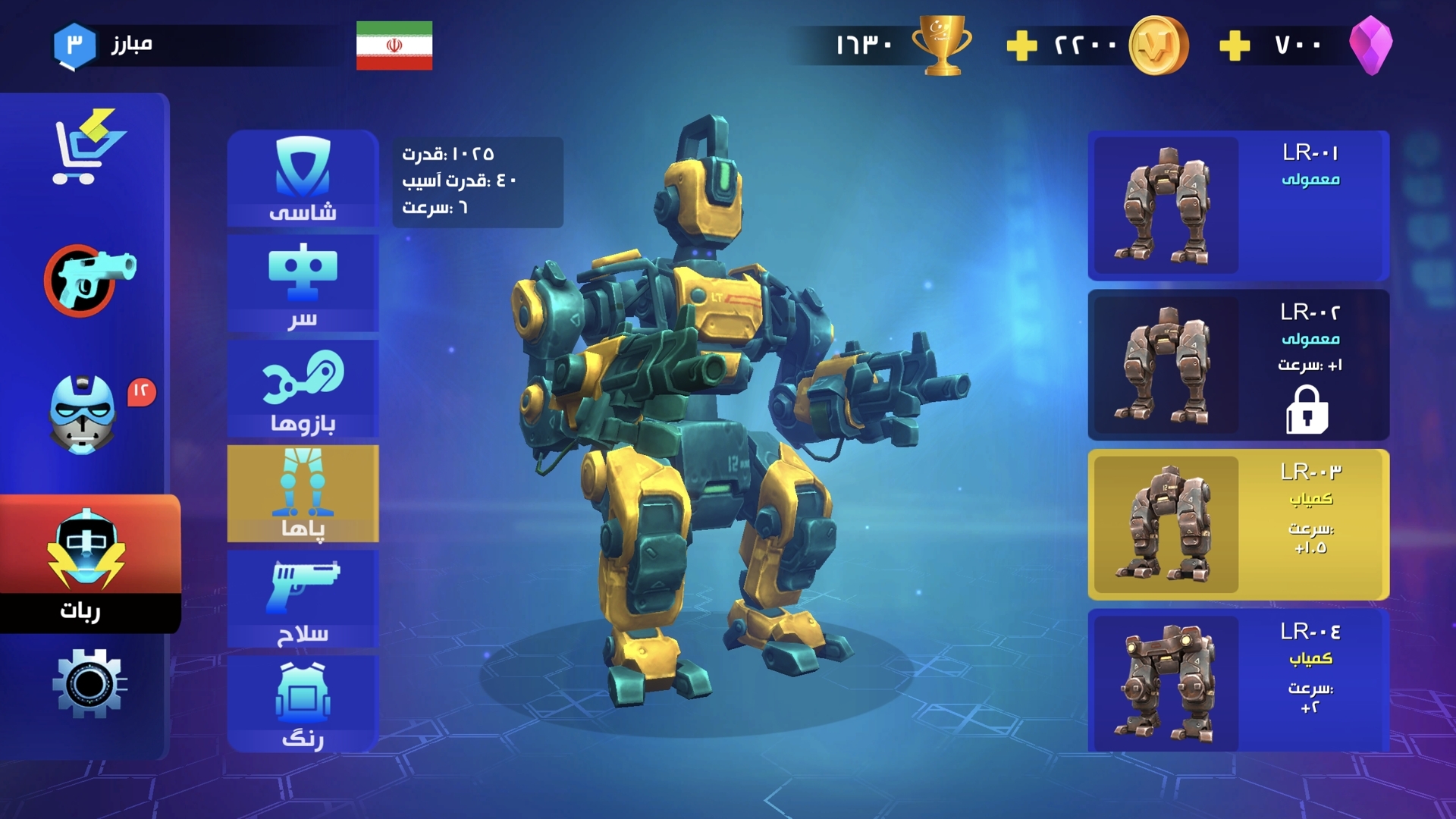1456x819 pixels.
Task: Switch to the سلاح weapon category
Action: coord(303,599)
